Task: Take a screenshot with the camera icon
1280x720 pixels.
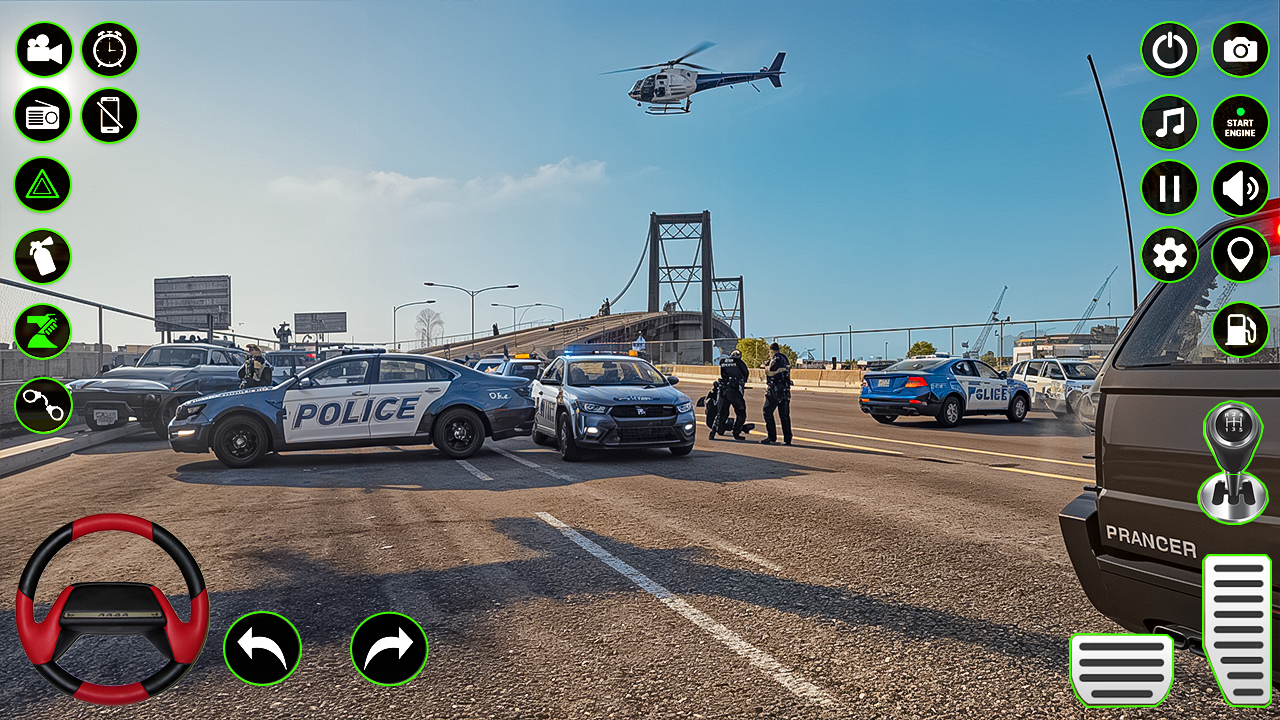Action: point(1238,50)
